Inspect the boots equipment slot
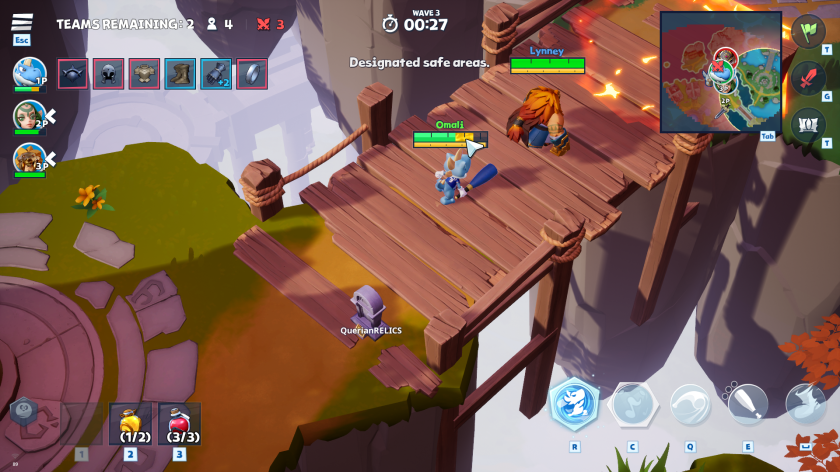The height and width of the screenshot is (472, 840). tap(180, 74)
